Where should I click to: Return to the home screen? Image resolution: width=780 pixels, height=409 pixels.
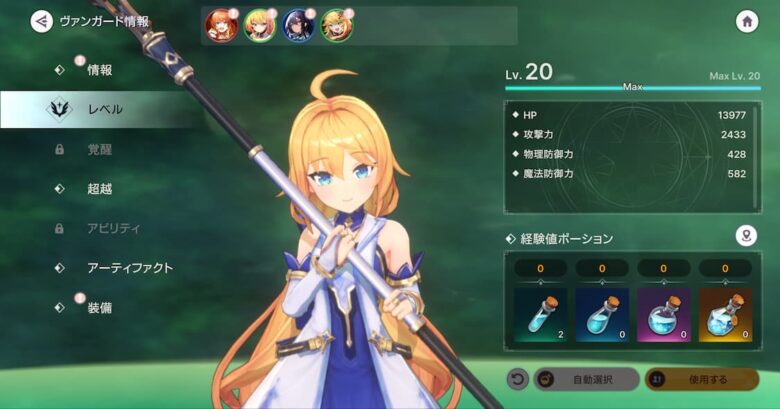click(746, 21)
